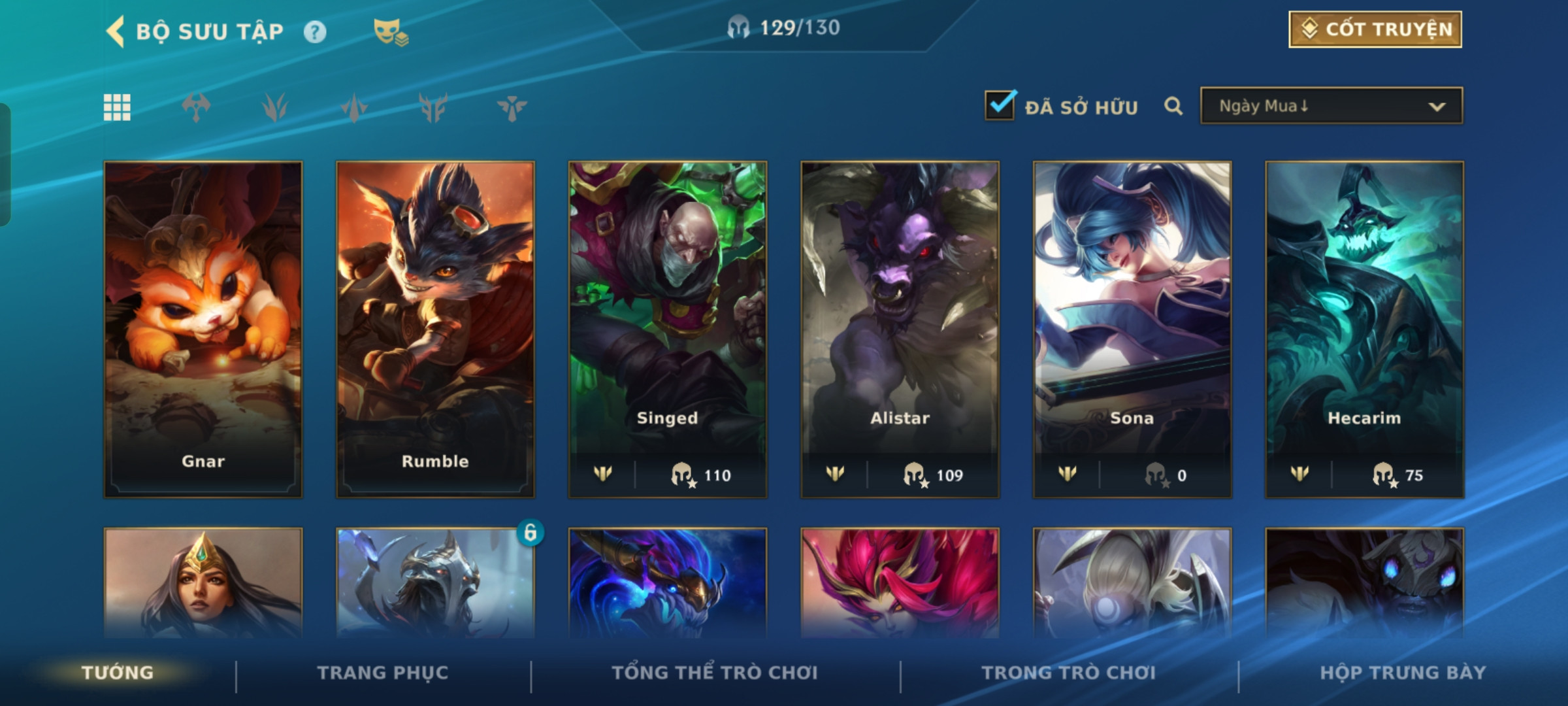Viewport: 1568px width, 706px height.
Task: Switch to the Tướng tab
Action: tap(118, 673)
